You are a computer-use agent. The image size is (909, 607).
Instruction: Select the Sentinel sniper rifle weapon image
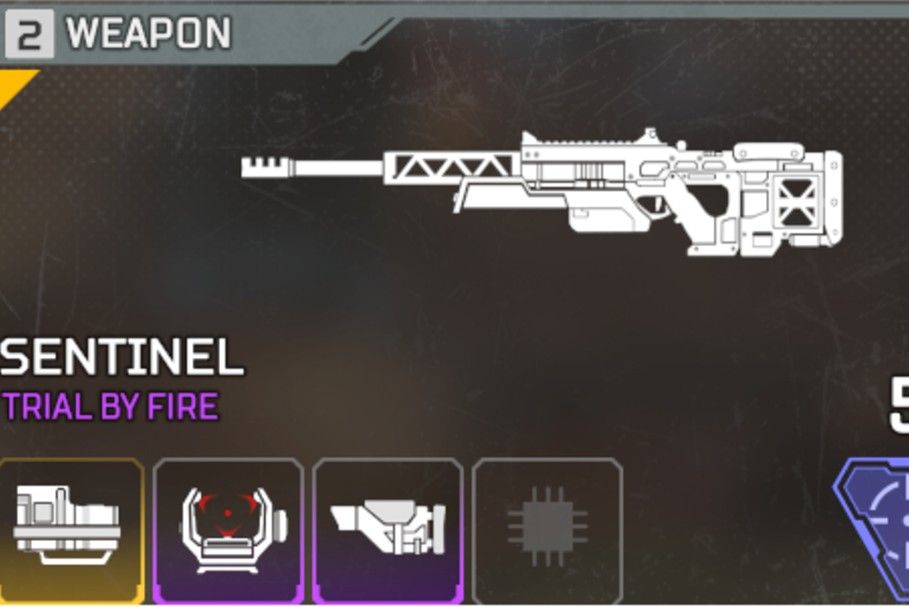[x=541, y=190]
